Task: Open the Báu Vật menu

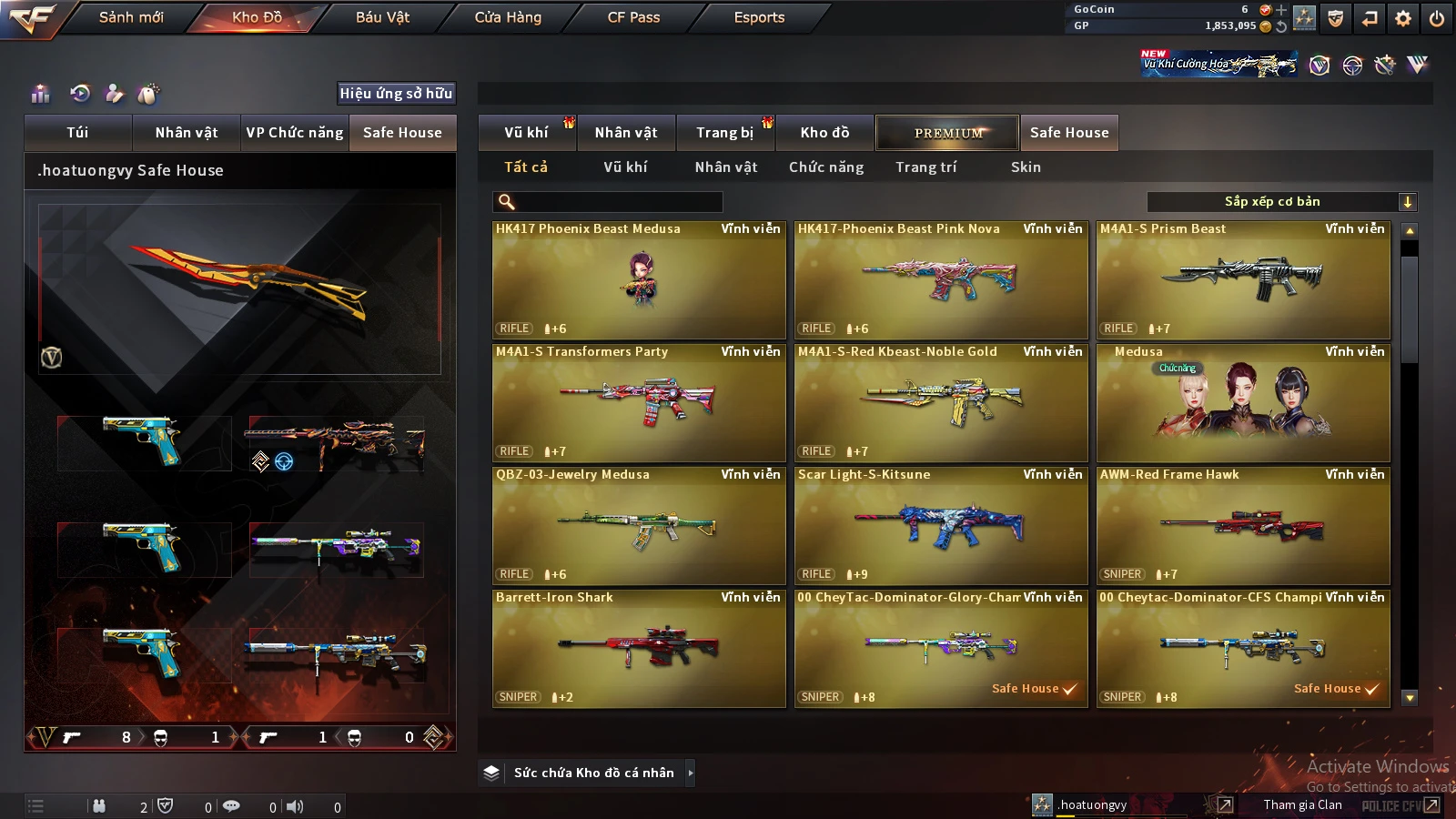Action: (x=382, y=17)
